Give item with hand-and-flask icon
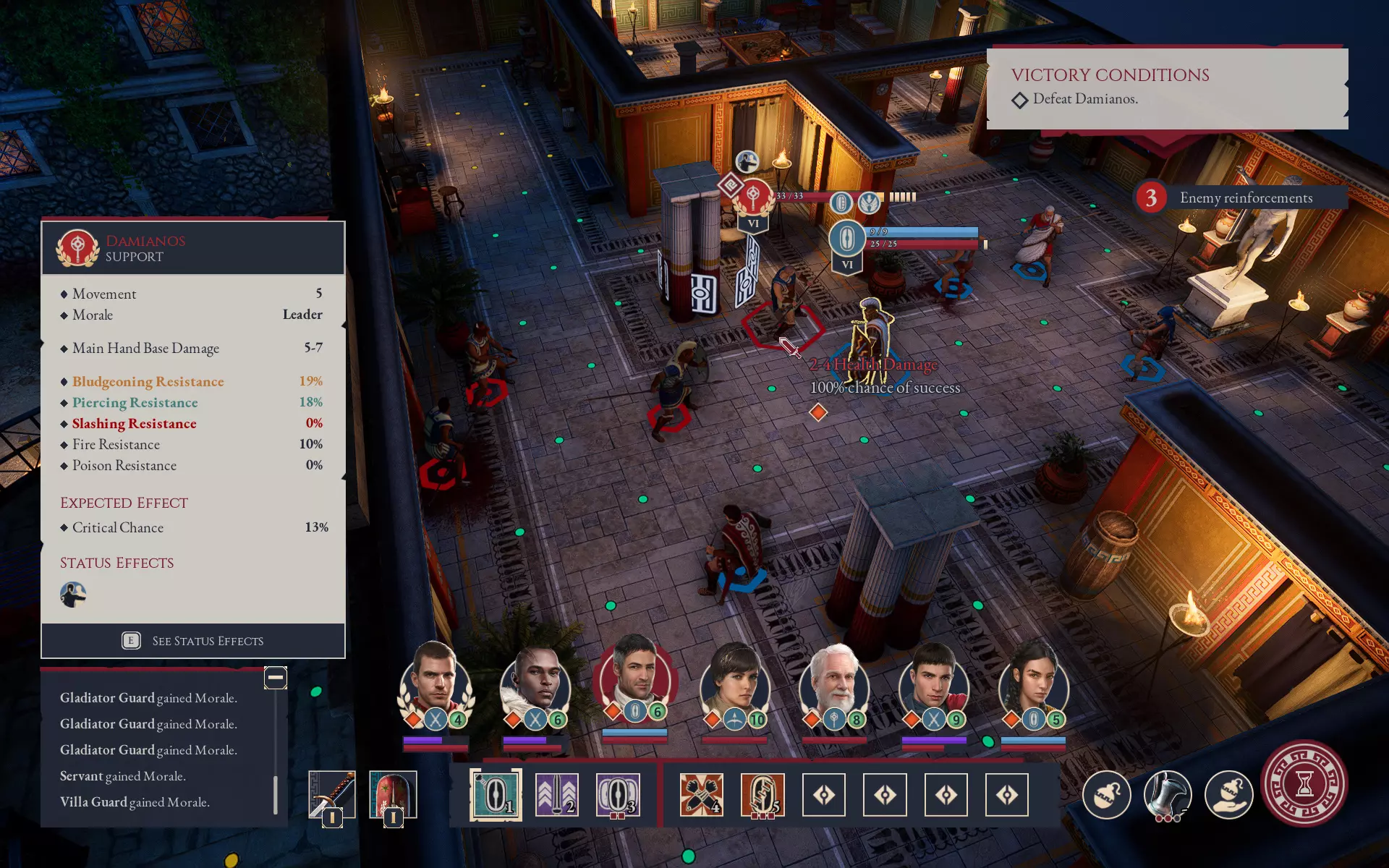 (x=1228, y=793)
